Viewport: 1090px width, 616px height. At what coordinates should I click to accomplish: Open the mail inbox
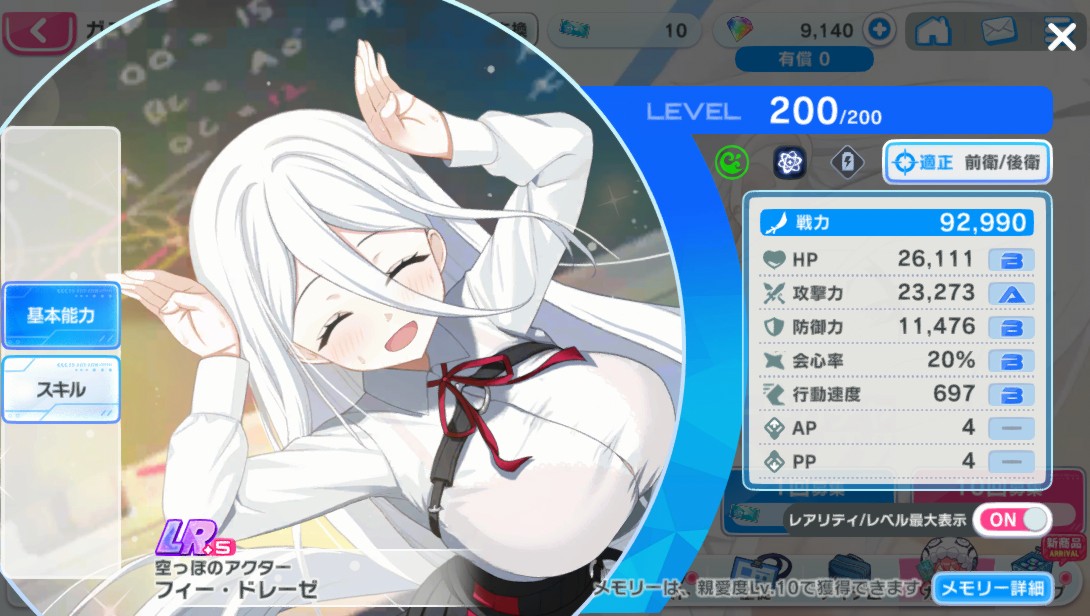click(998, 31)
